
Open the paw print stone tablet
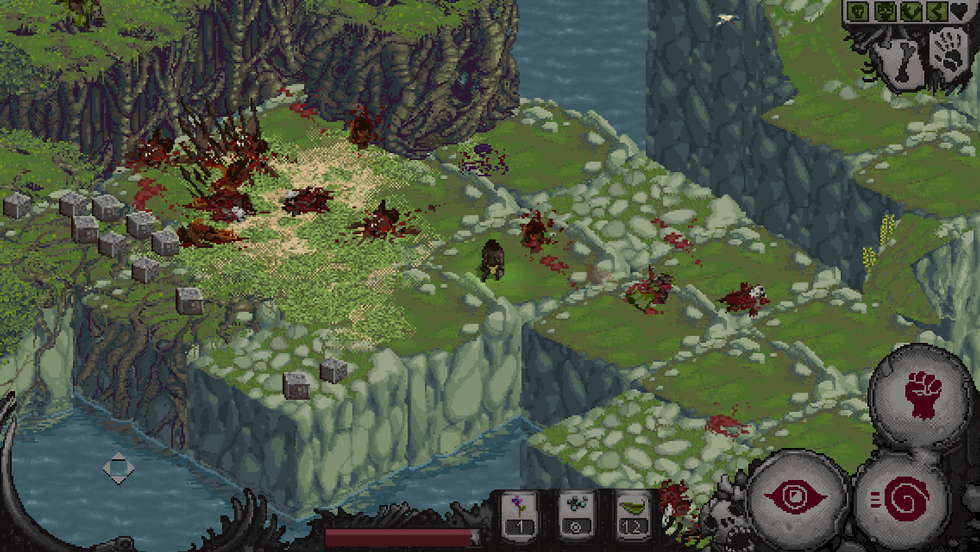pos(948,55)
